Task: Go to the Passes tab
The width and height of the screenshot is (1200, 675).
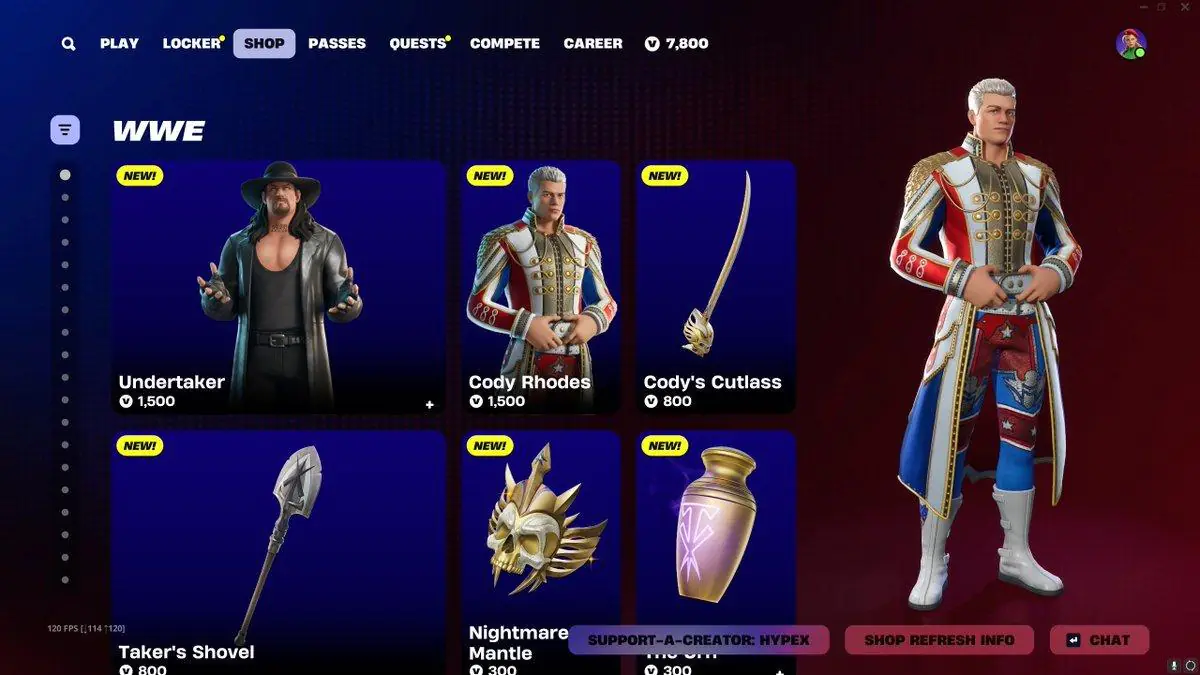Action: coord(337,44)
